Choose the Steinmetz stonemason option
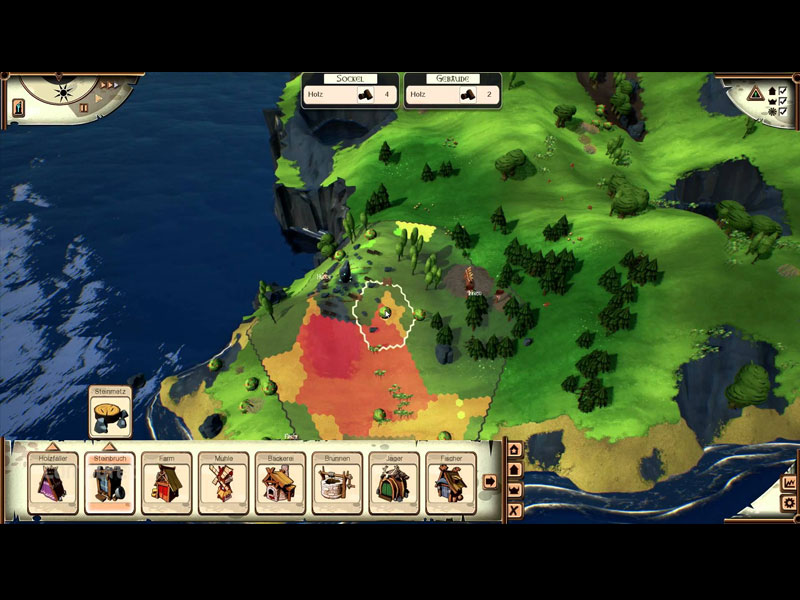The image size is (800, 600). pos(110,413)
